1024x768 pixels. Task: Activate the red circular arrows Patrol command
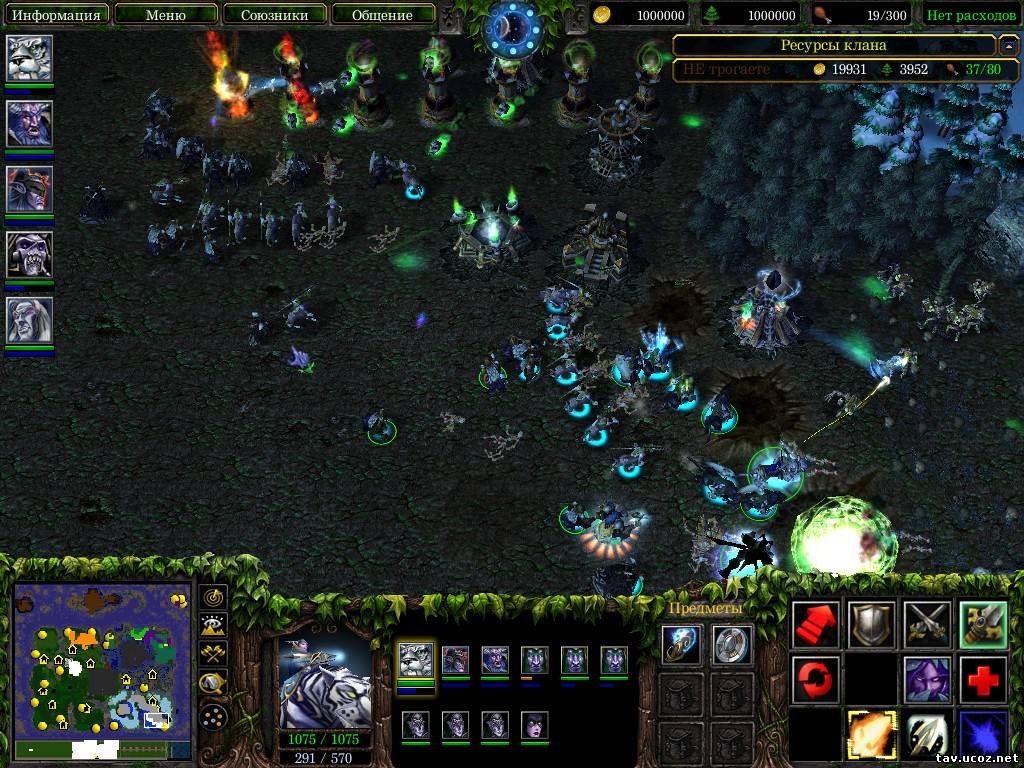[x=815, y=679]
